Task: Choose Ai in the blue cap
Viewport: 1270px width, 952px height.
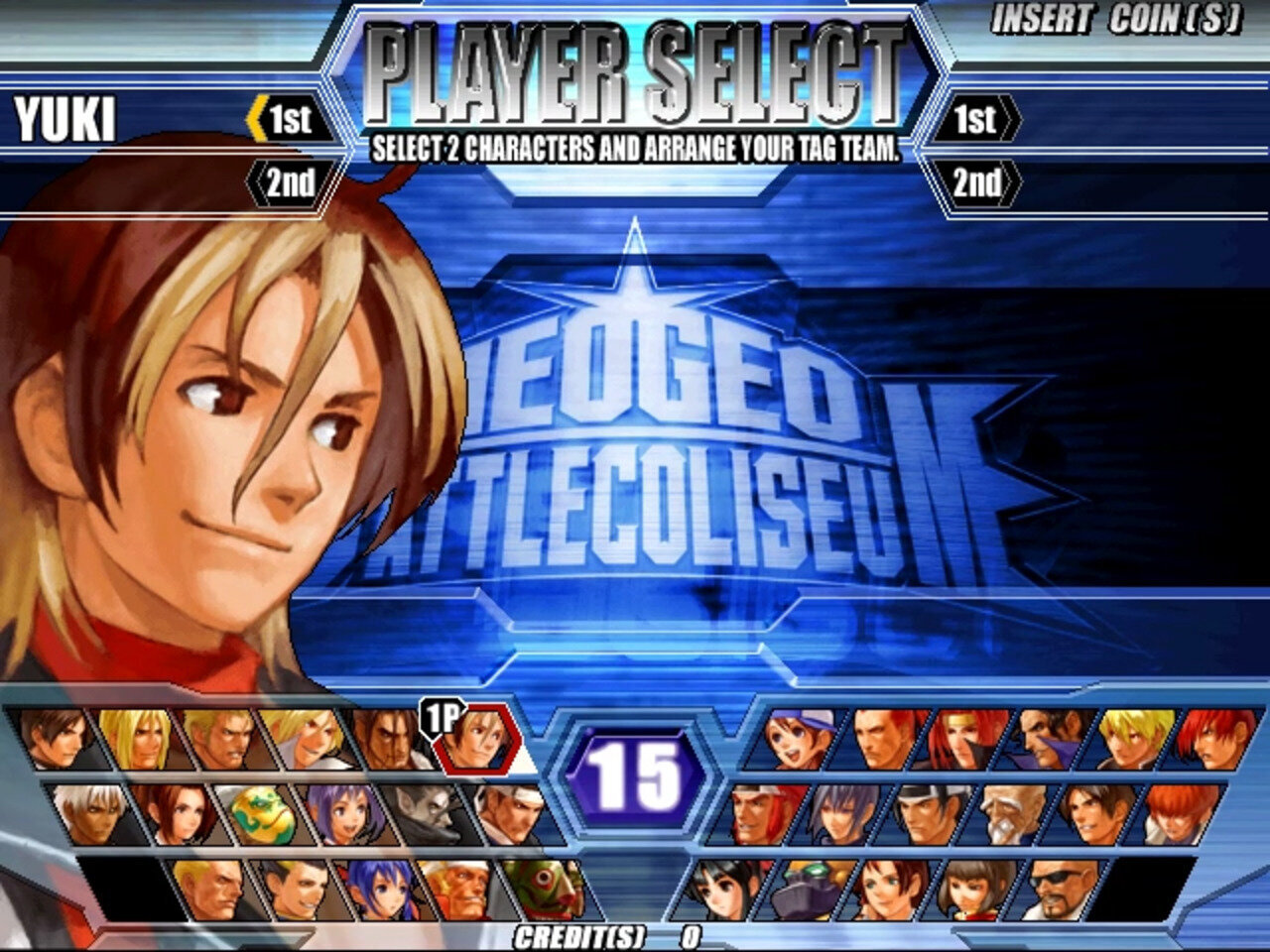Action: (x=795, y=741)
